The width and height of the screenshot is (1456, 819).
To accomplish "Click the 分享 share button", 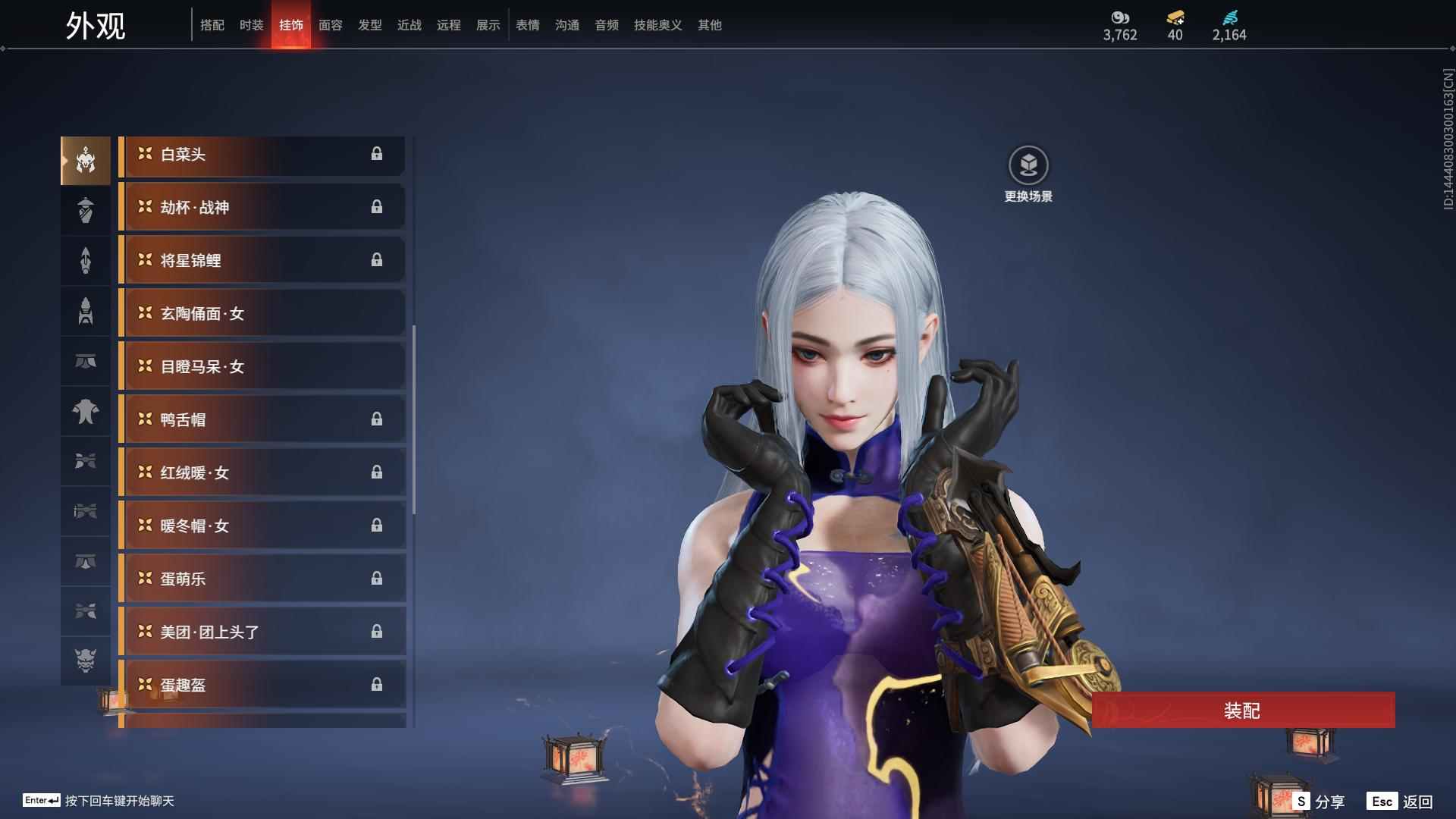I will pos(1319,801).
